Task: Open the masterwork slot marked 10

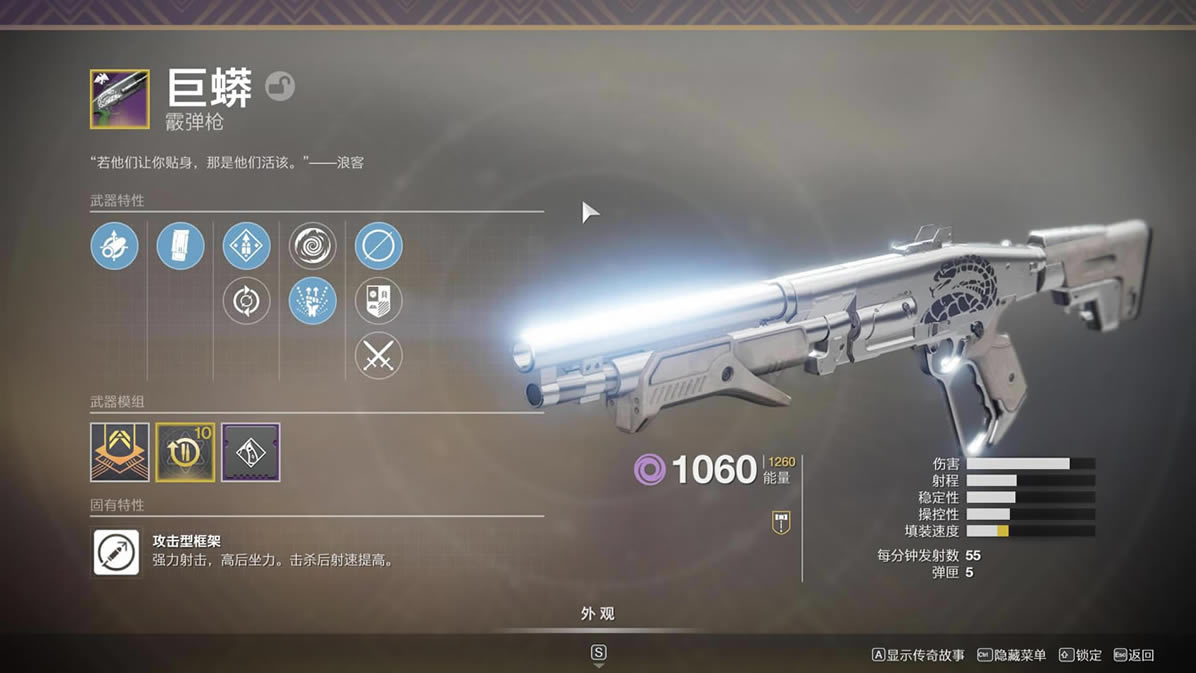Action: pos(185,452)
